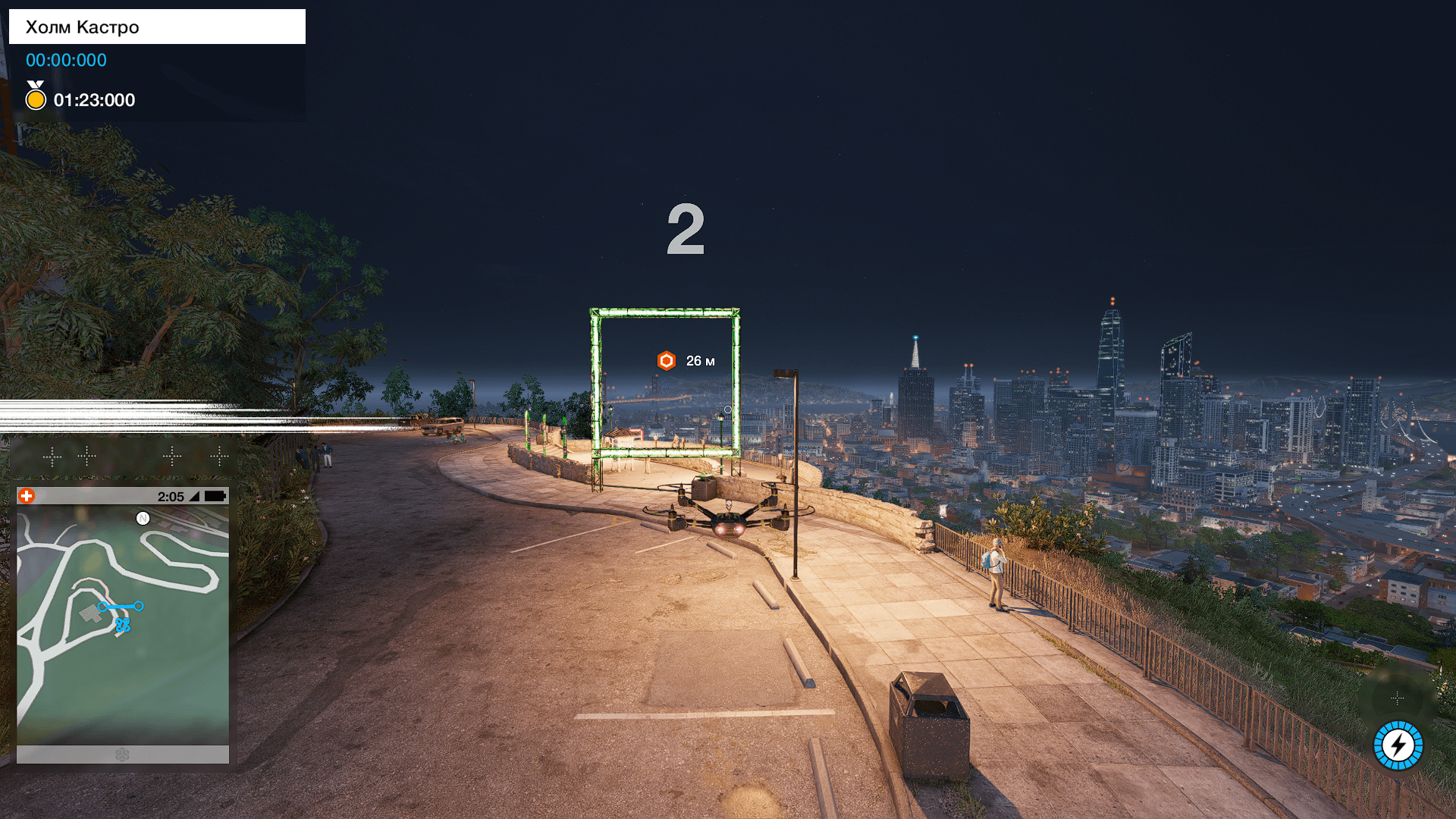1456x819 pixels.
Task: Select the north compass marker on the minimap
Action: click(x=143, y=519)
